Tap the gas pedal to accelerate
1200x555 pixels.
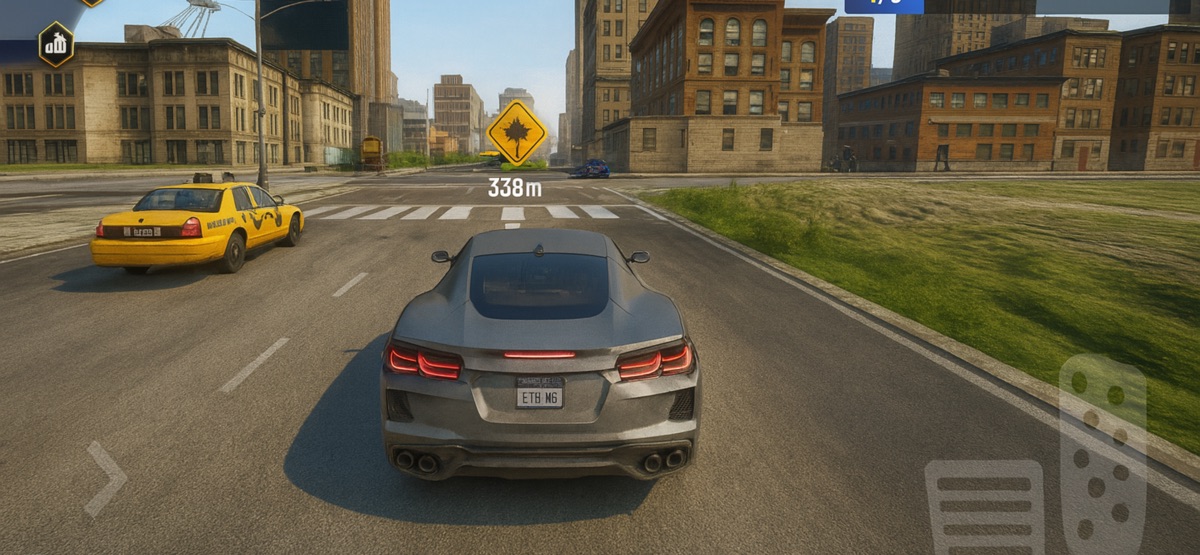click(x=1102, y=453)
